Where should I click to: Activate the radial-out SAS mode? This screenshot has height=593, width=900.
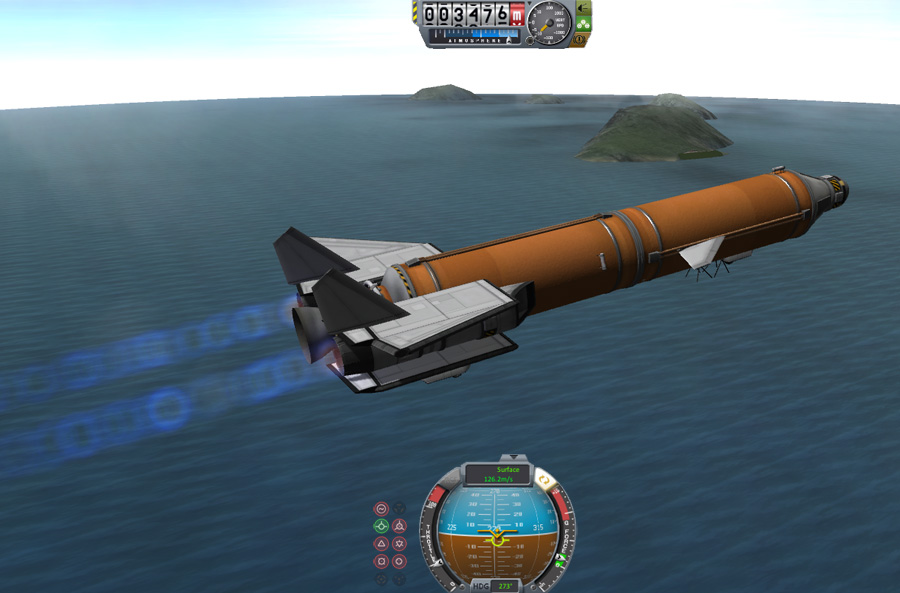tap(399, 562)
